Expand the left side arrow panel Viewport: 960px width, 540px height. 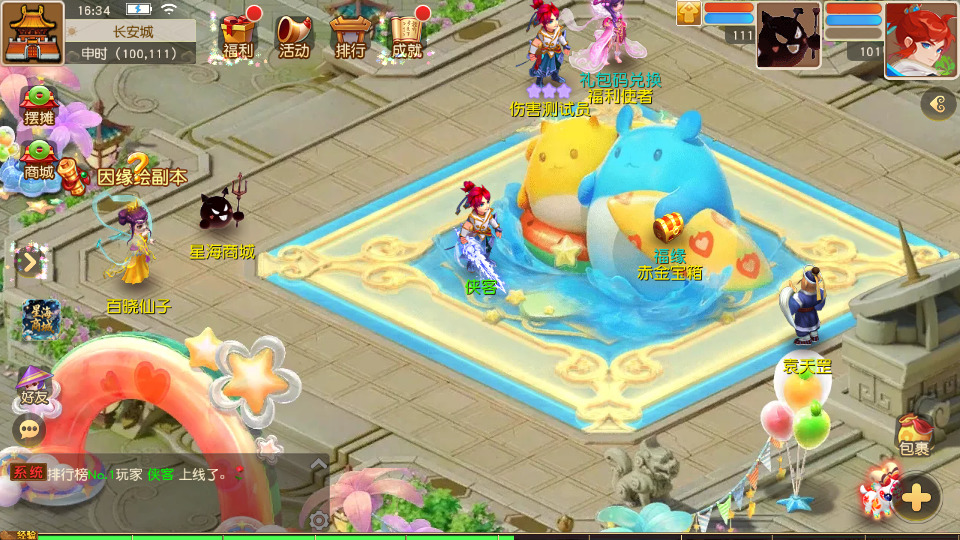[29, 262]
